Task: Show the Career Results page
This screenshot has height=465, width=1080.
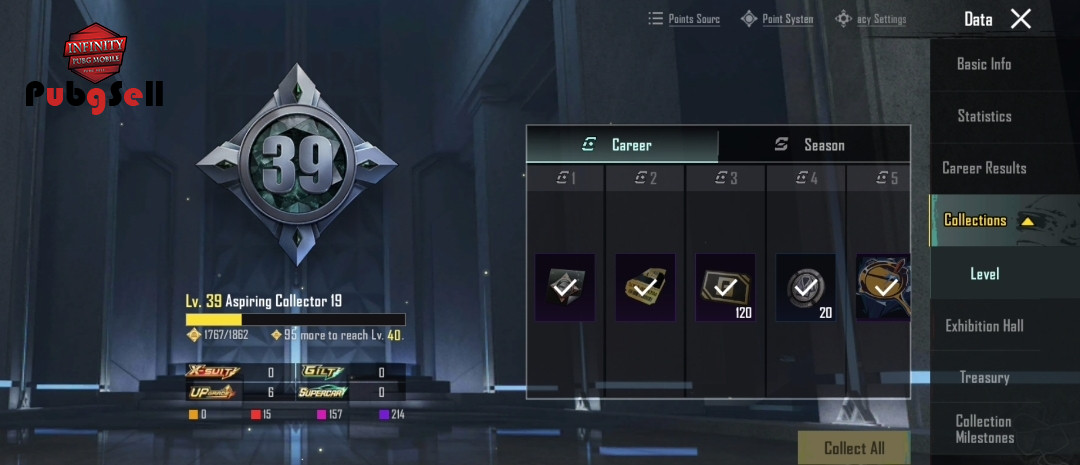Action: 984,168
